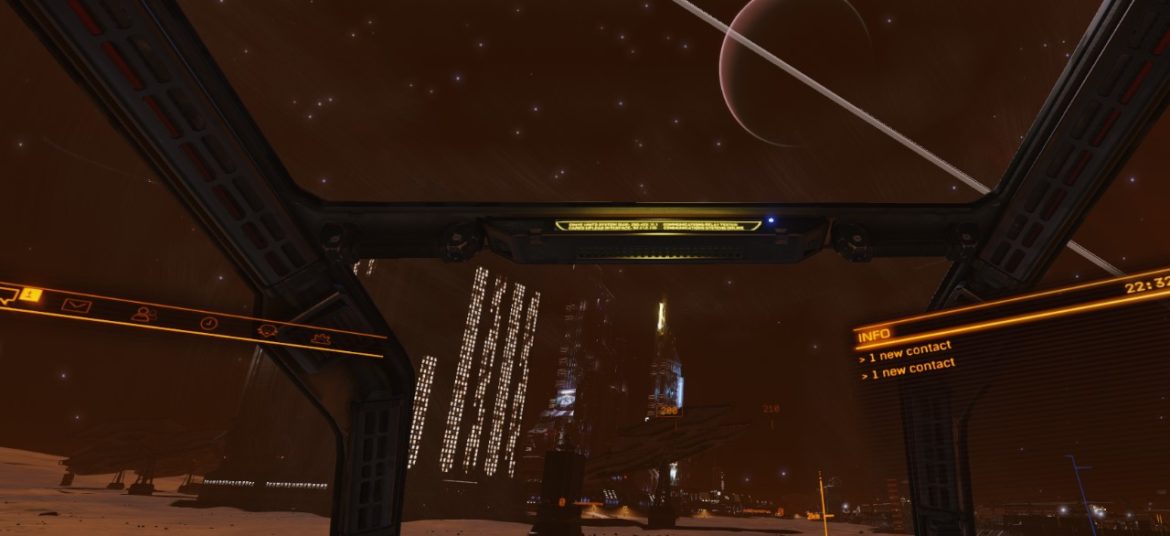Open the comms settings gear tab
The height and width of the screenshot is (536, 1170).
pos(320,339)
